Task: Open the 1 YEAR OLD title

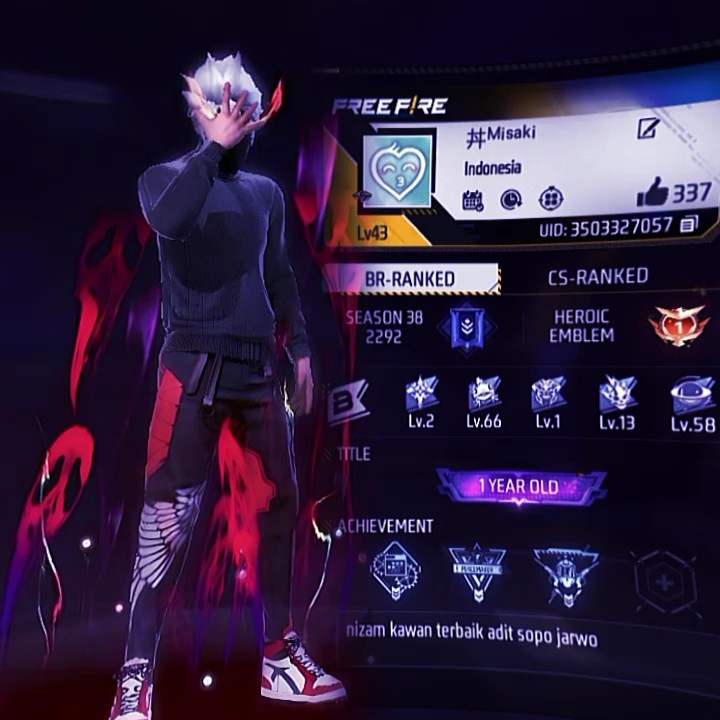Action: coord(521,487)
